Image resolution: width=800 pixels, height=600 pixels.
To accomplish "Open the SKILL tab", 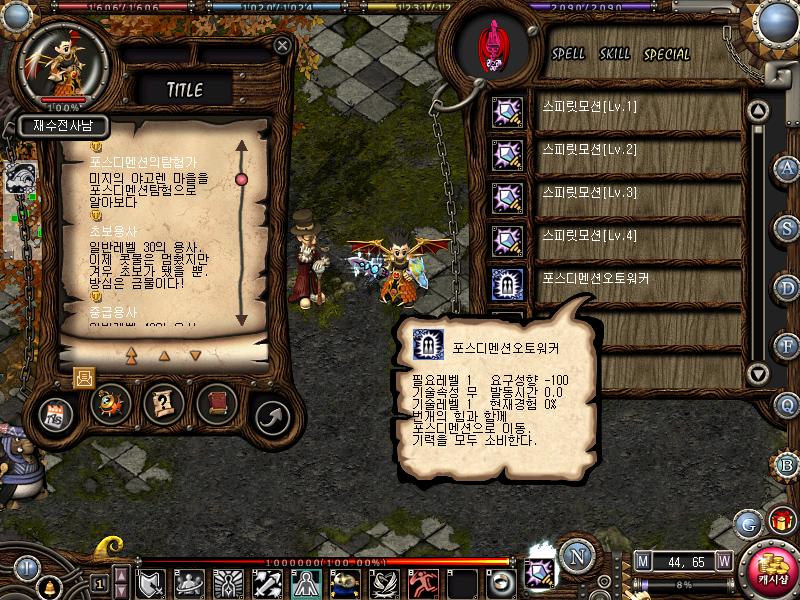I will (615, 54).
